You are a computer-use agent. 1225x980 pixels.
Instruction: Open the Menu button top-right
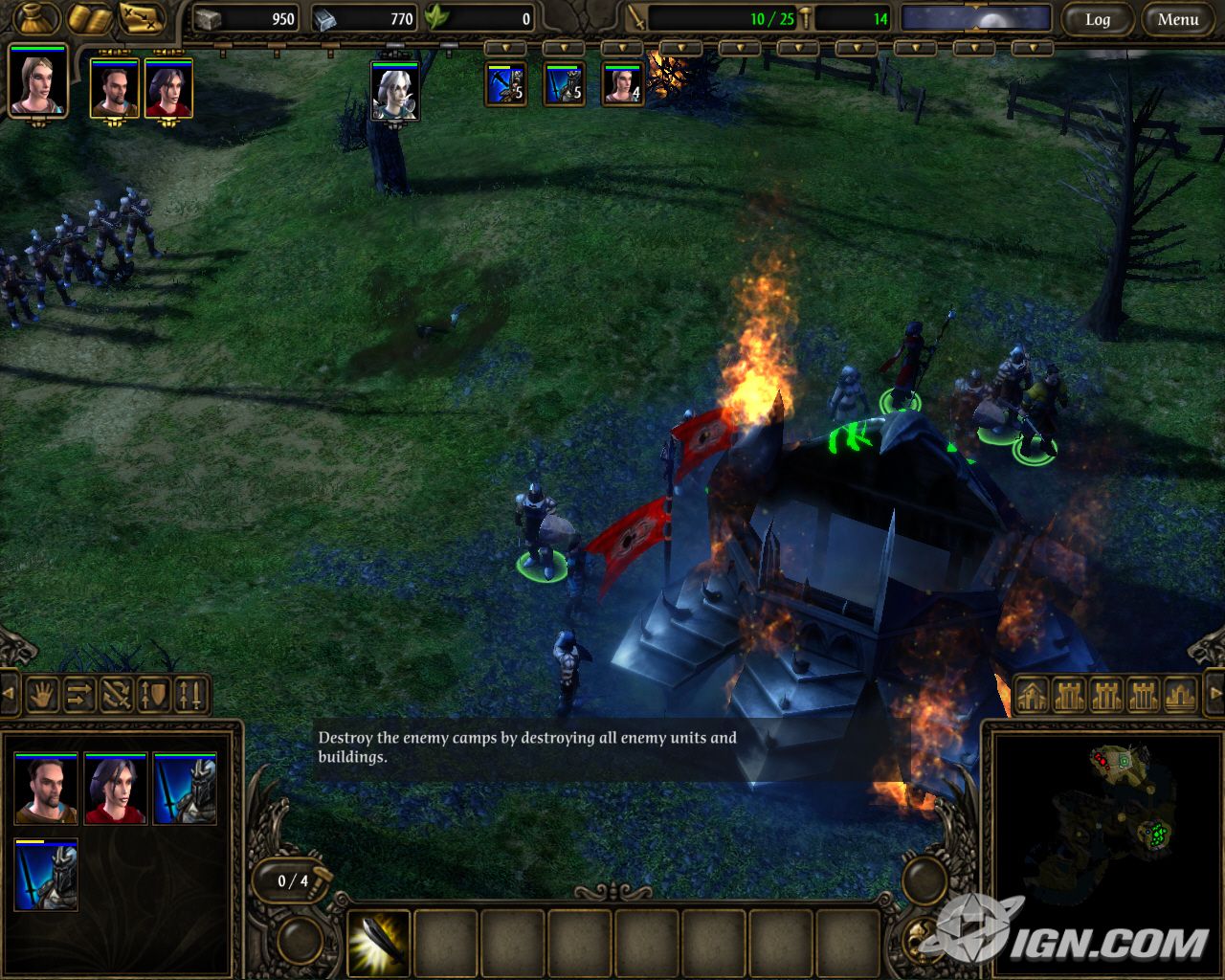coord(1177,18)
